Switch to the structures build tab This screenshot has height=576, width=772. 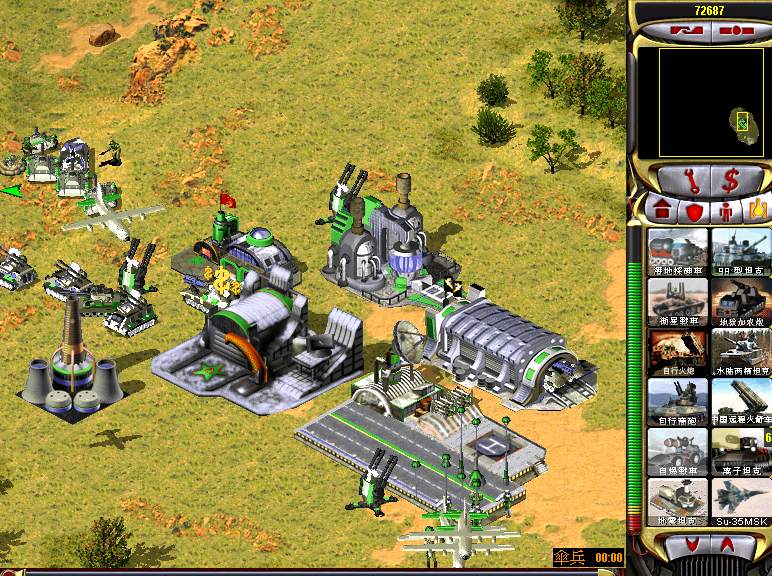click(x=663, y=212)
